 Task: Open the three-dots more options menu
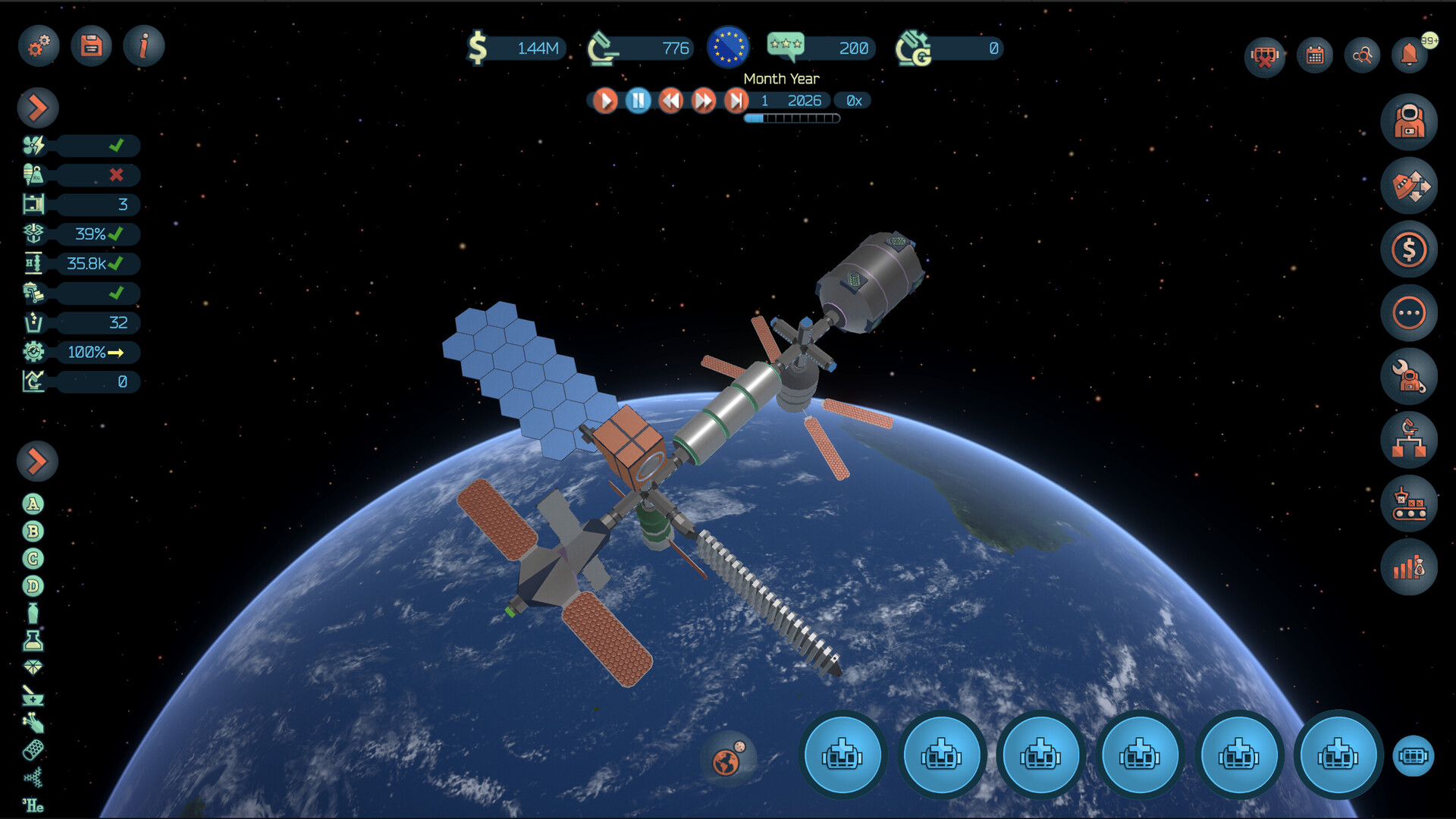1409,313
